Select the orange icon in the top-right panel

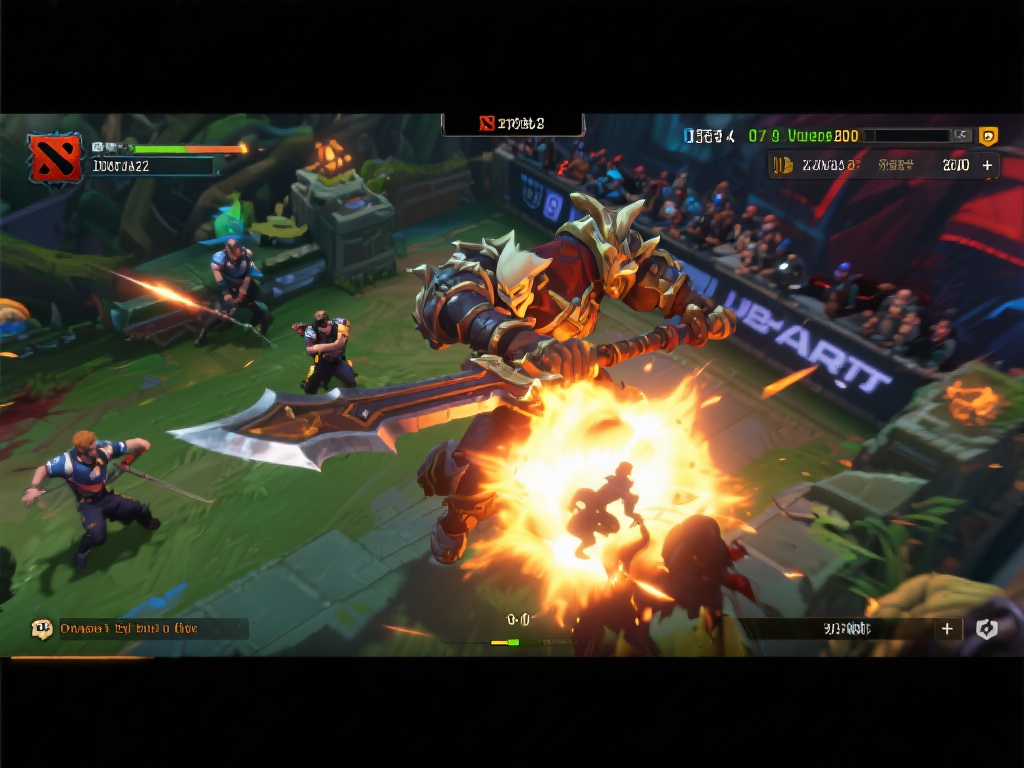coord(783,166)
